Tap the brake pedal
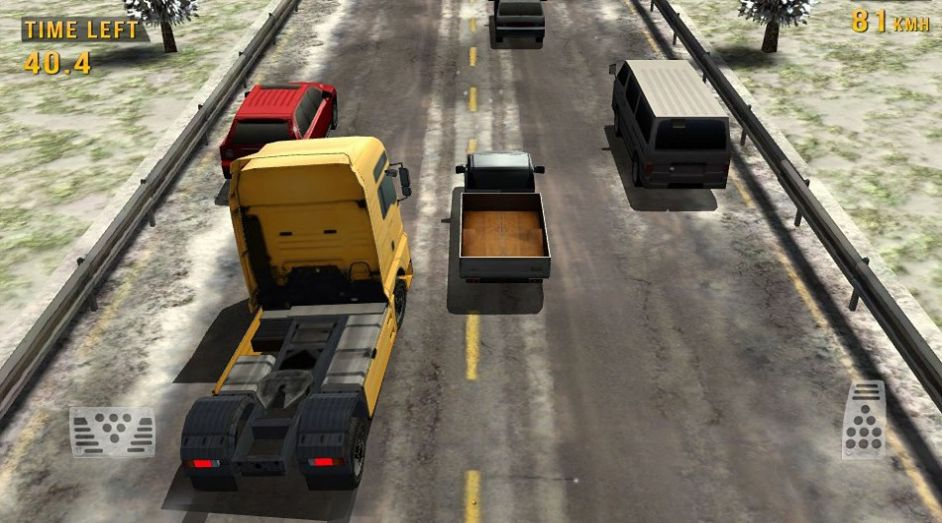This screenshot has height=523, width=942. (x=112, y=432)
